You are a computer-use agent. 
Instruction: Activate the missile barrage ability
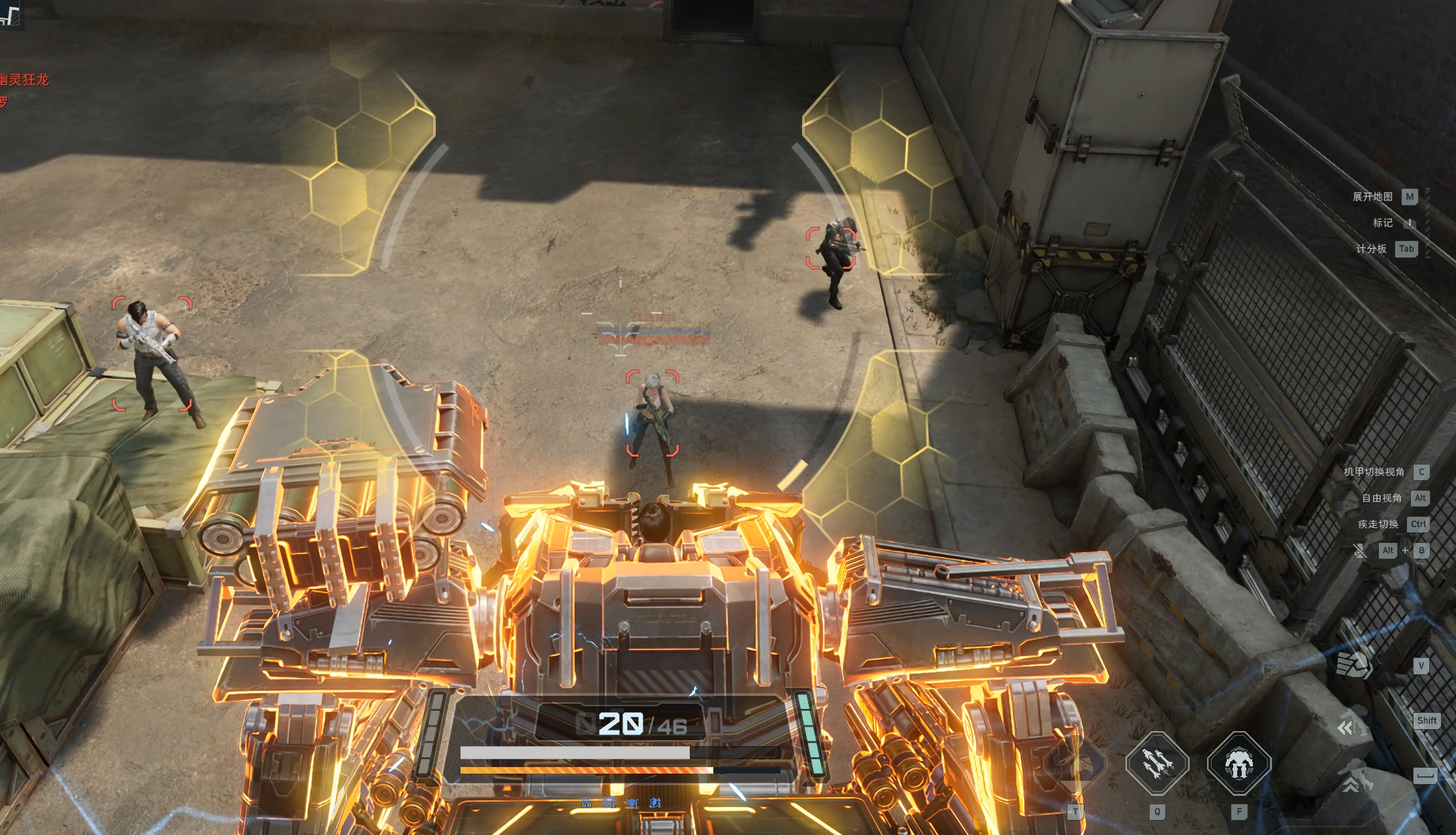[1157, 764]
